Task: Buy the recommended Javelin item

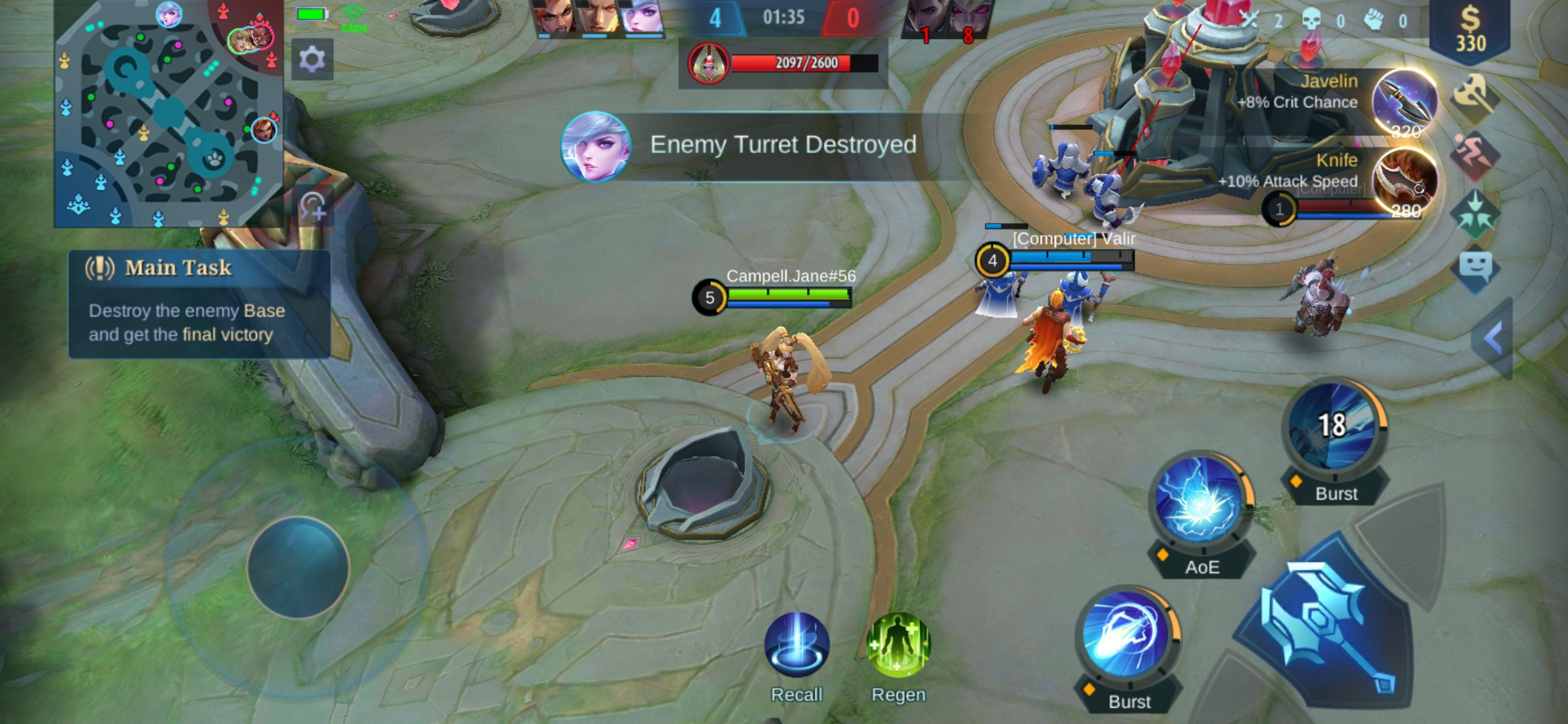Action: coord(1404,102)
